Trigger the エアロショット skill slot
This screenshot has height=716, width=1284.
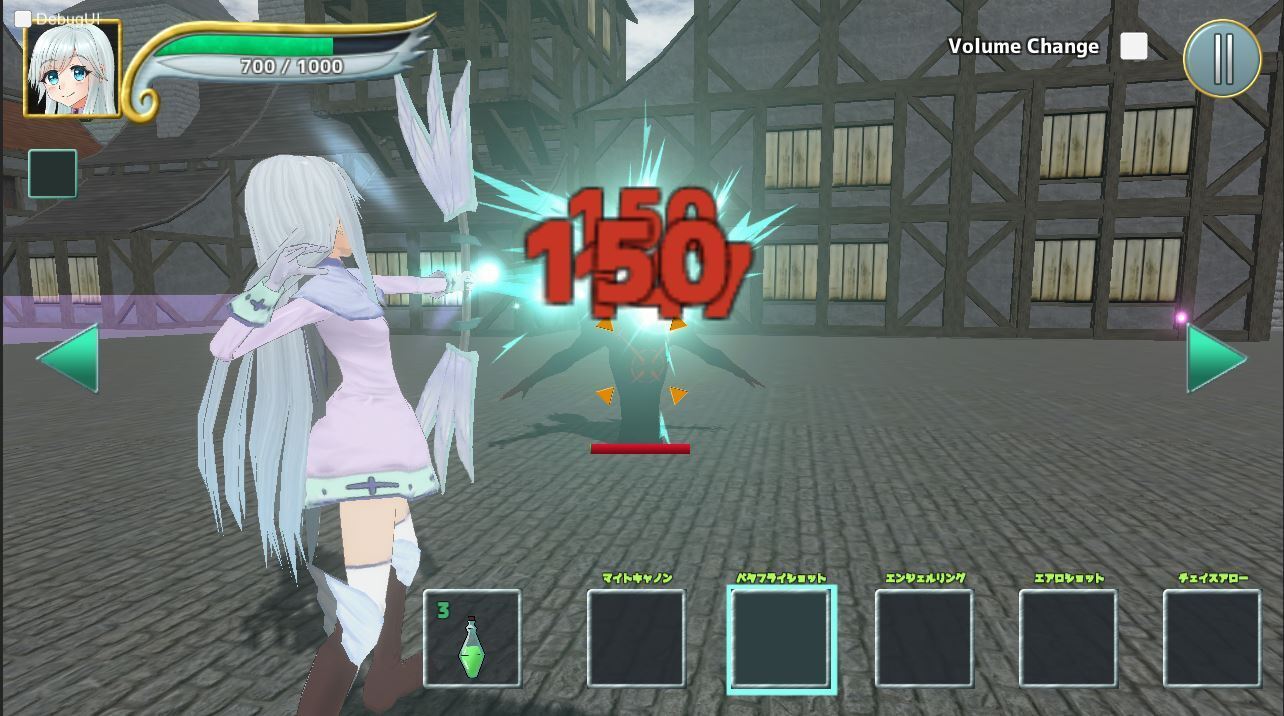point(1068,638)
